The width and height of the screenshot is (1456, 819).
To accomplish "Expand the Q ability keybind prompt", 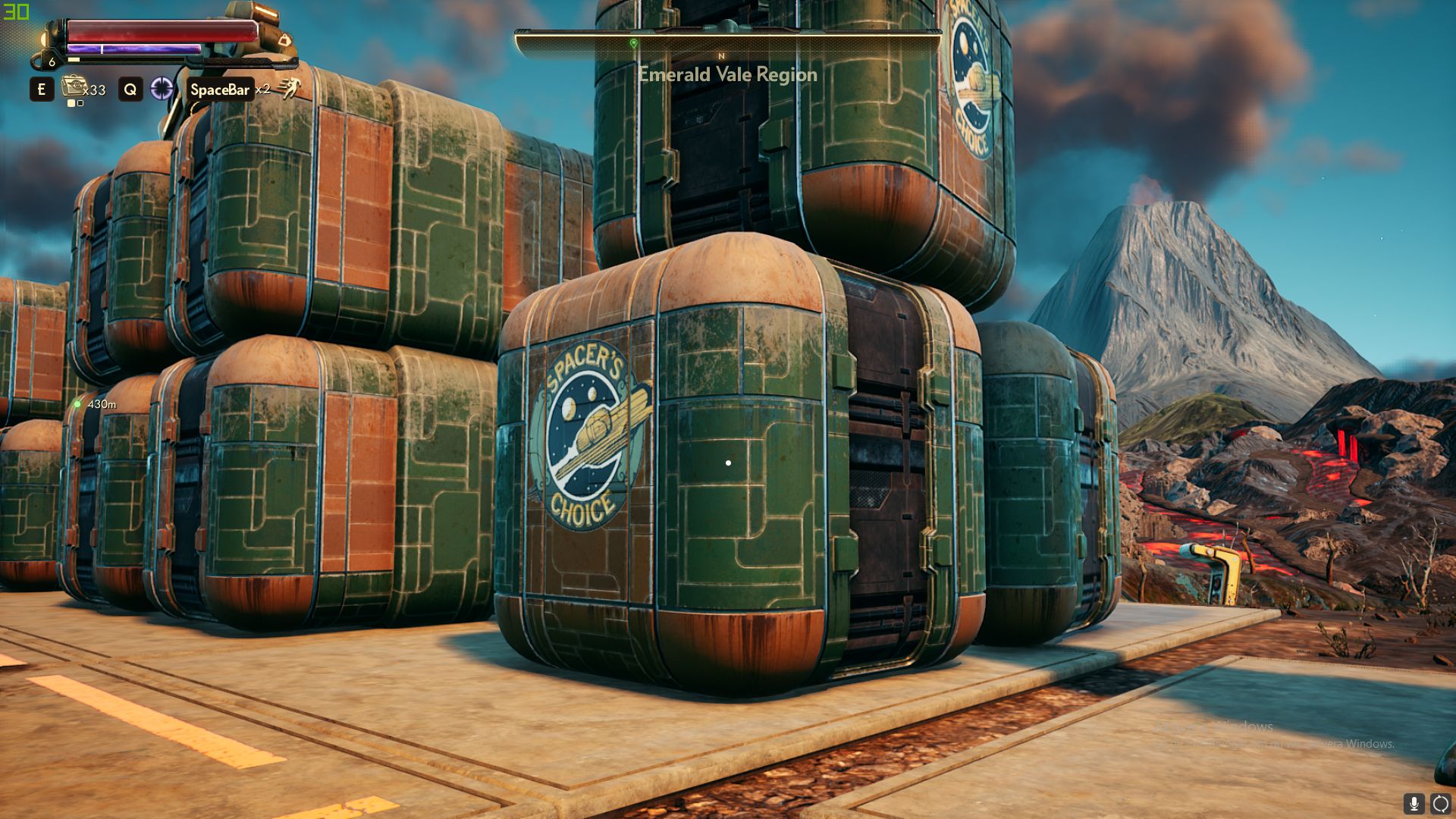I will pos(131,90).
